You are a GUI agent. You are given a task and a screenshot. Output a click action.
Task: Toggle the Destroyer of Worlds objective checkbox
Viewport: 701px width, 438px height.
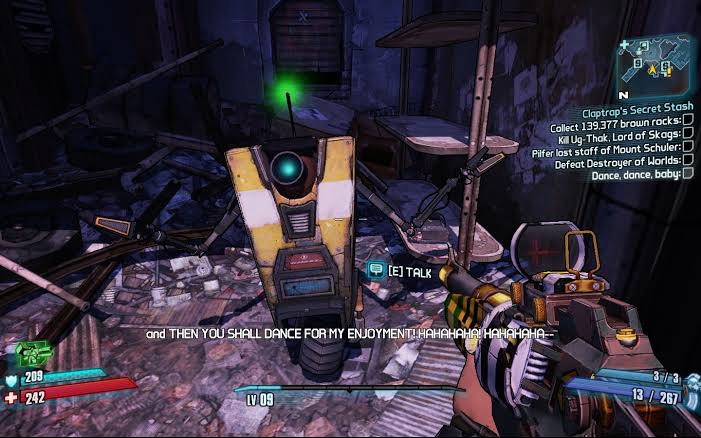(x=688, y=161)
